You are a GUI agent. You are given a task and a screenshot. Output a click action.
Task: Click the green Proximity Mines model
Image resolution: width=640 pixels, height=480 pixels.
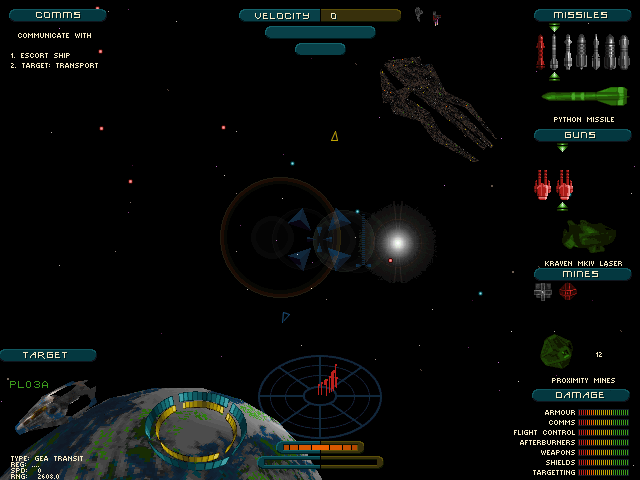(x=557, y=351)
